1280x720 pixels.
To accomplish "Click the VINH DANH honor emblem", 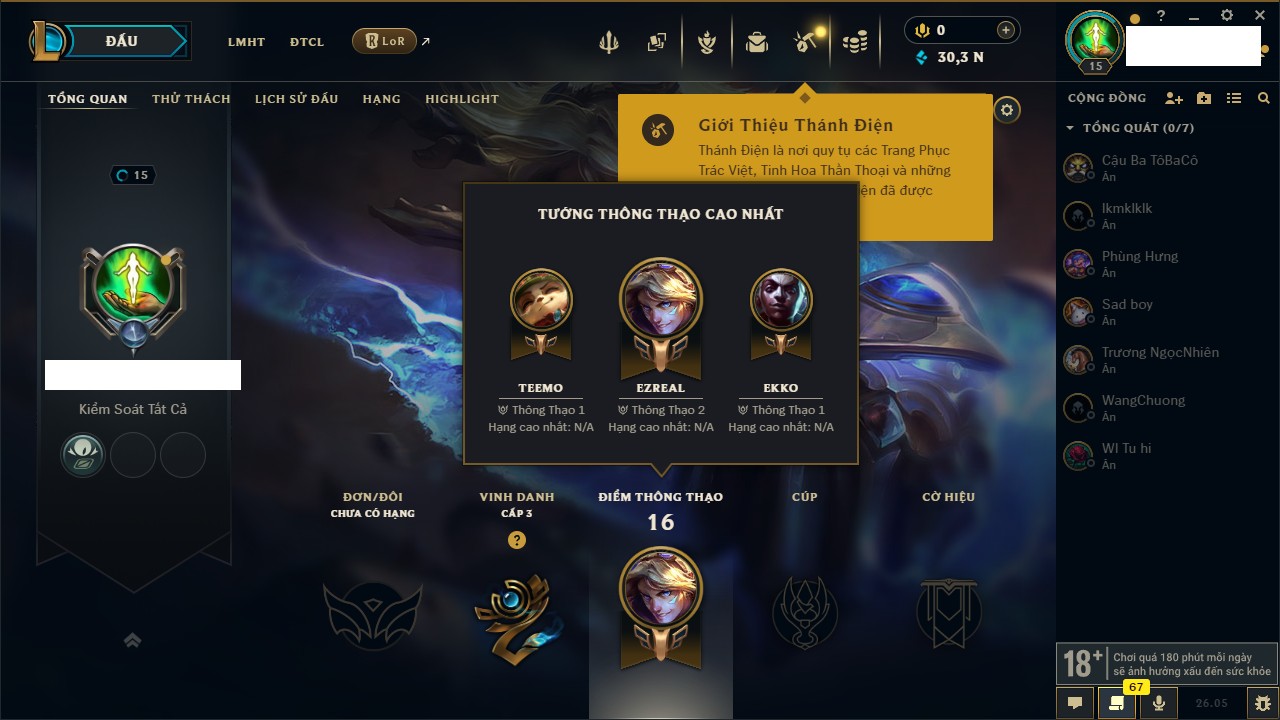I will [516, 614].
